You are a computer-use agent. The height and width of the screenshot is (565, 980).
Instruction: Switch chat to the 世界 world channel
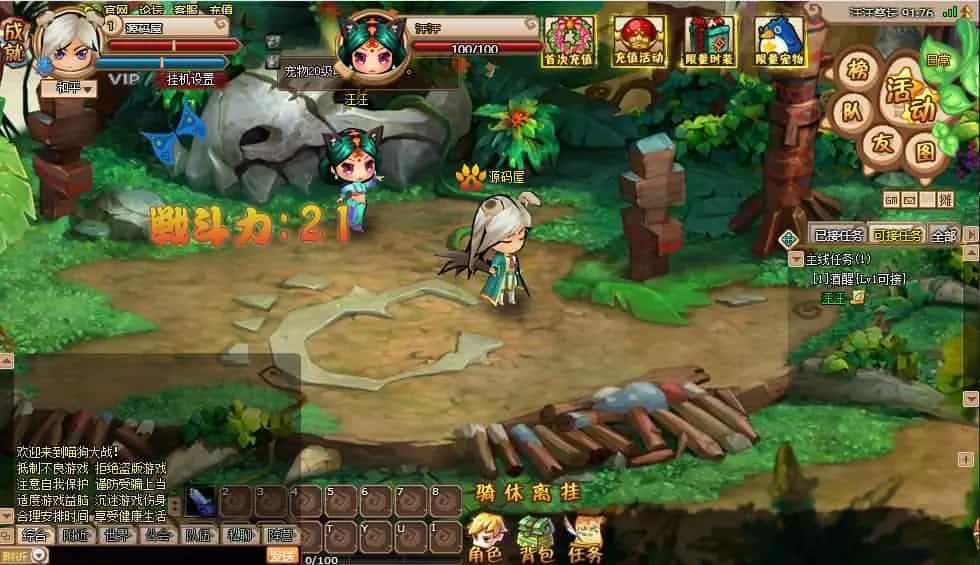115,535
